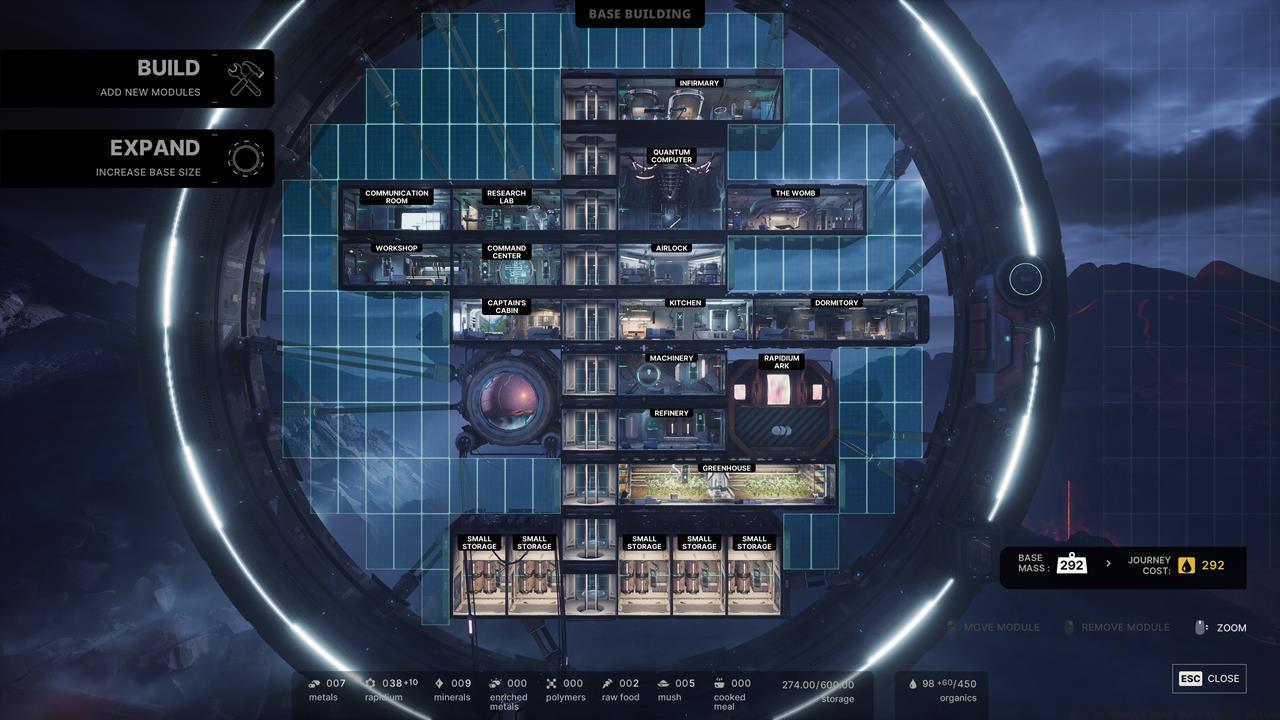Click the cooked meal icon

(x=718, y=682)
